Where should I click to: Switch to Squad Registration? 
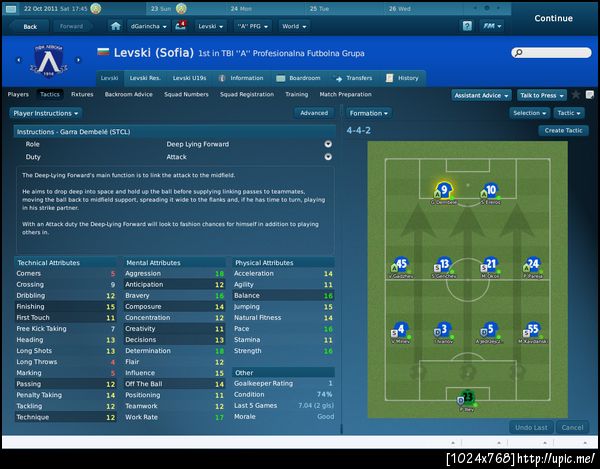247,94
